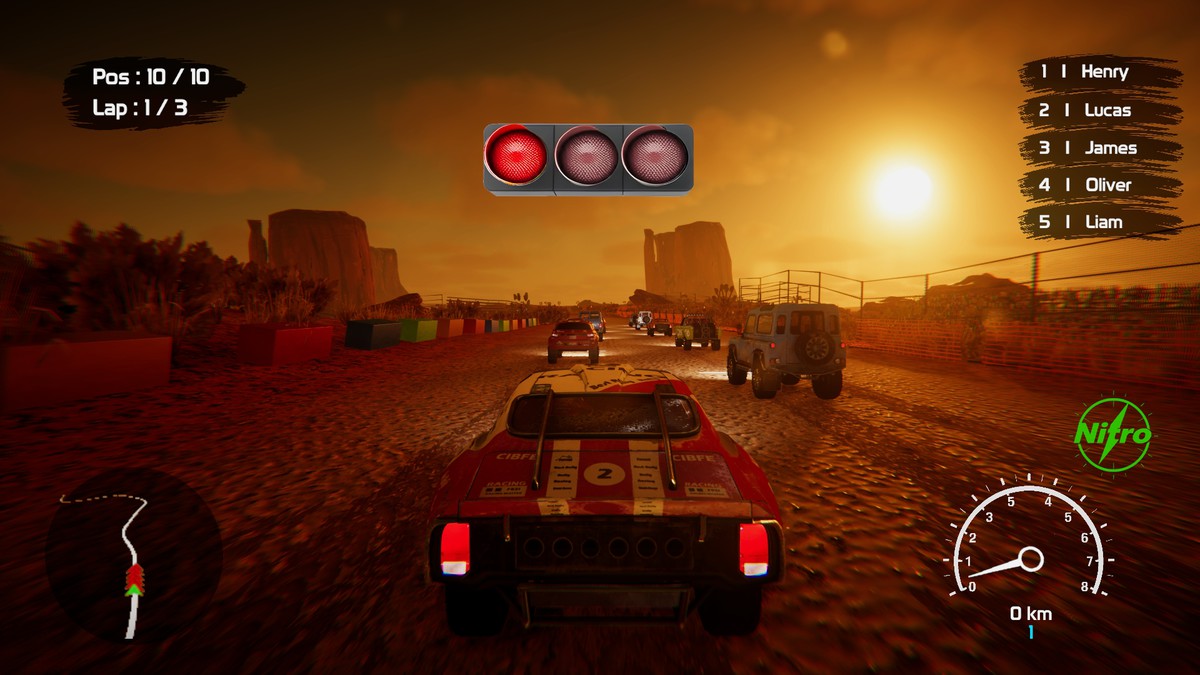The height and width of the screenshot is (675, 1200).
Task: Click the track minimap
Action: click(133, 555)
